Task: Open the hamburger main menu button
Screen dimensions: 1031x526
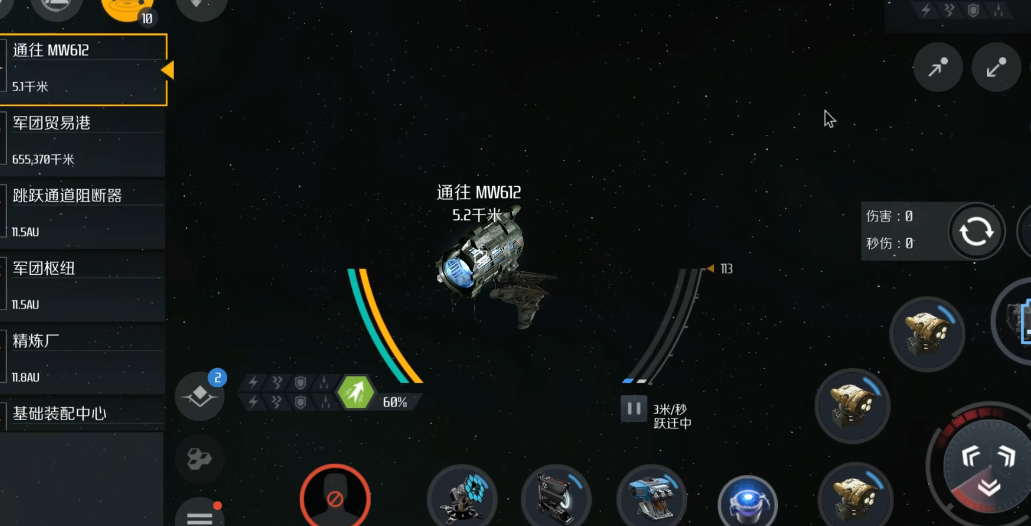Action: (199, 515)
